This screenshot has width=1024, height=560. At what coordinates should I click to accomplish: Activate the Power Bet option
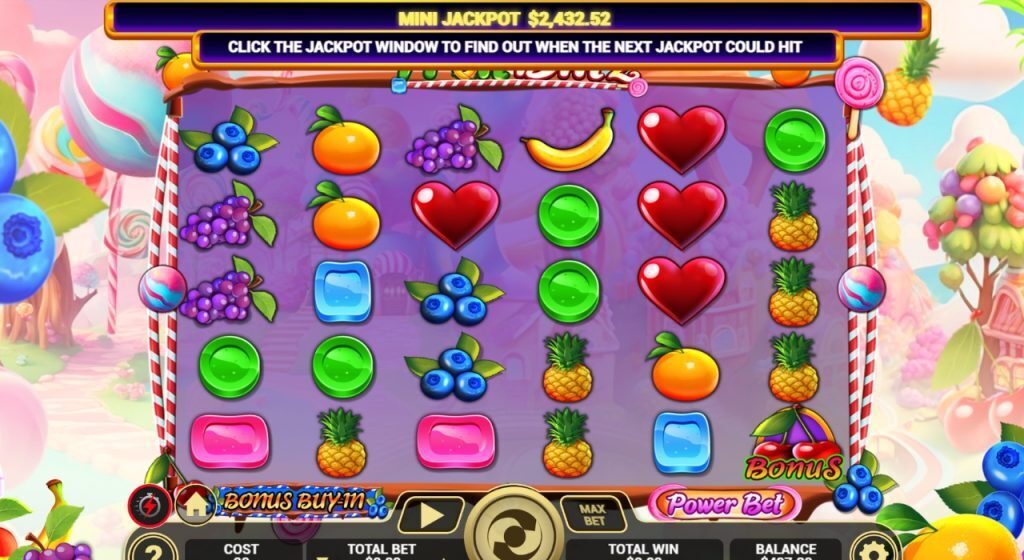pyautogui.click(x=724, y=504)
